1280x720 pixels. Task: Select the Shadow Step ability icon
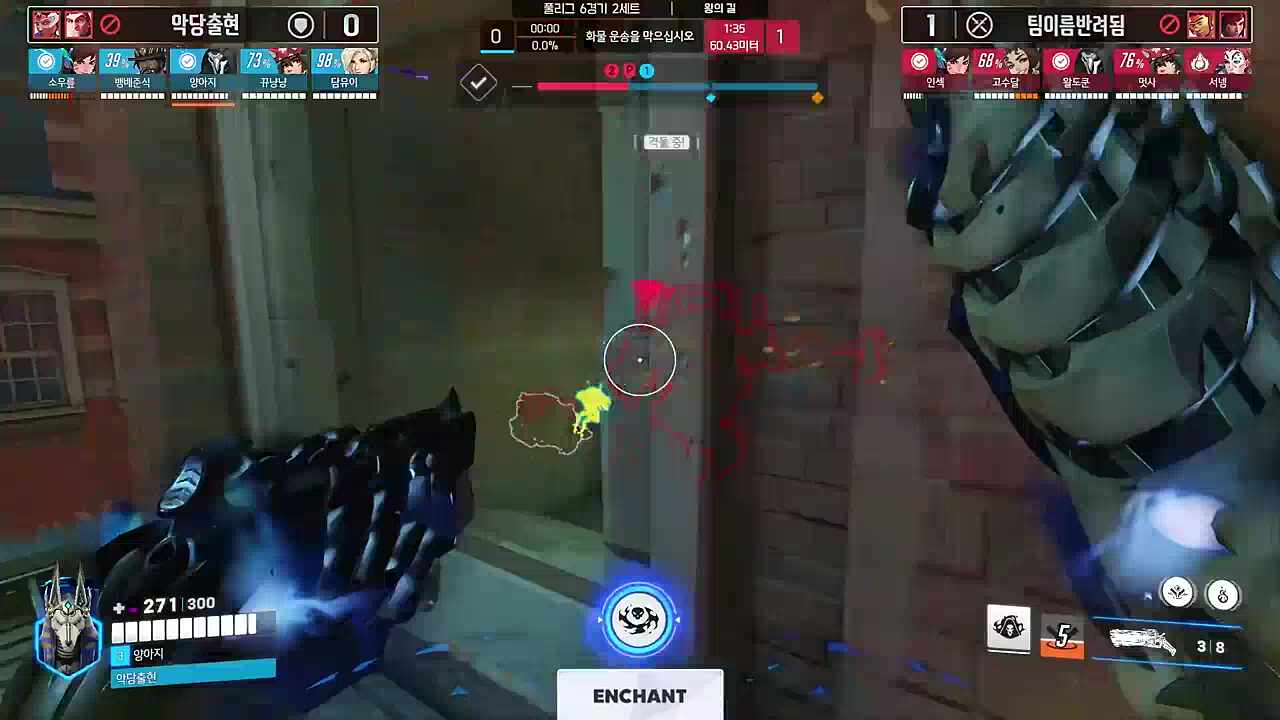pyautogui.click(x=1224, y=593)
